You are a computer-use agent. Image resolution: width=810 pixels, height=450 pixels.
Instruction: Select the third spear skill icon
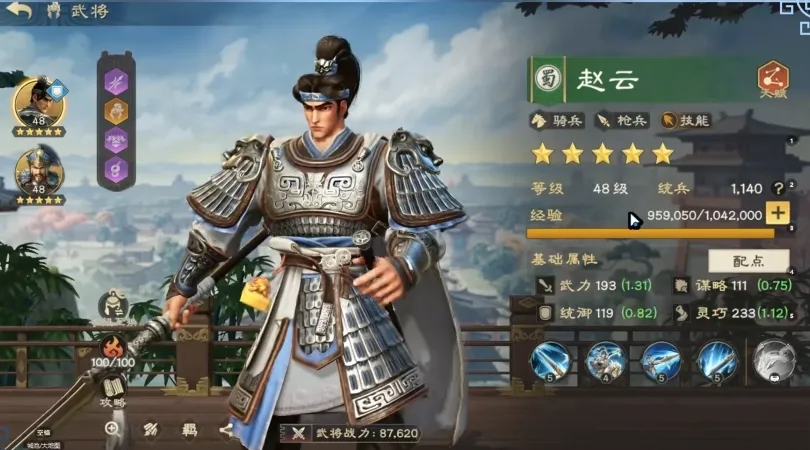click(662, 361)
